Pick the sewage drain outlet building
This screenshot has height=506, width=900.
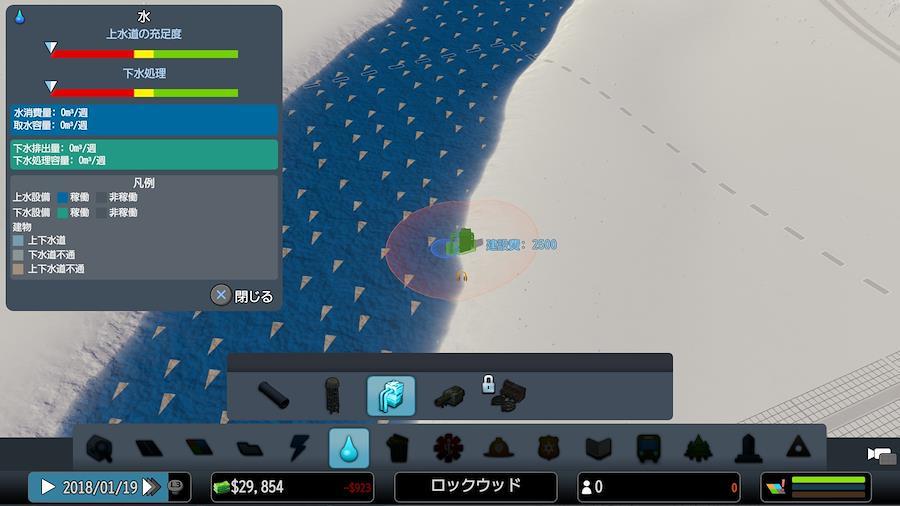[449, 396]
